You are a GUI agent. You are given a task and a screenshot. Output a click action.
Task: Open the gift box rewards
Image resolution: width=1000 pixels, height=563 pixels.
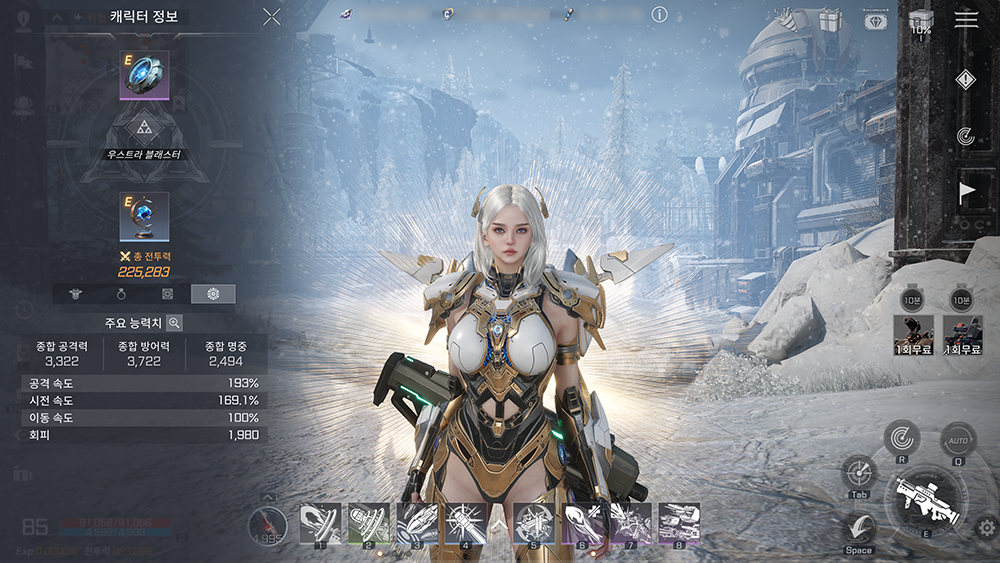tap(829, 20)
